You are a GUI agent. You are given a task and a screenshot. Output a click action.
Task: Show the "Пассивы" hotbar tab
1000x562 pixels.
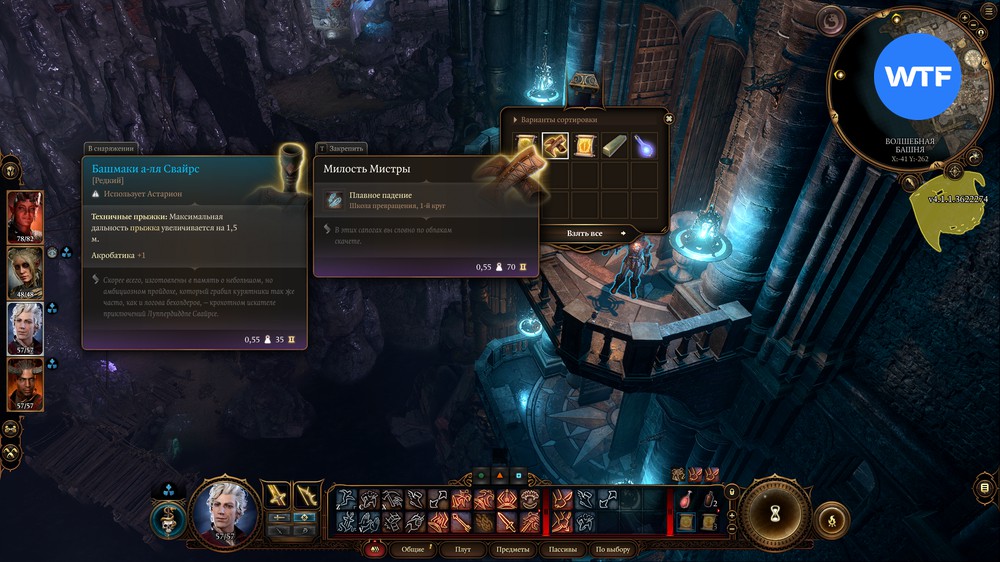point(563,550)
